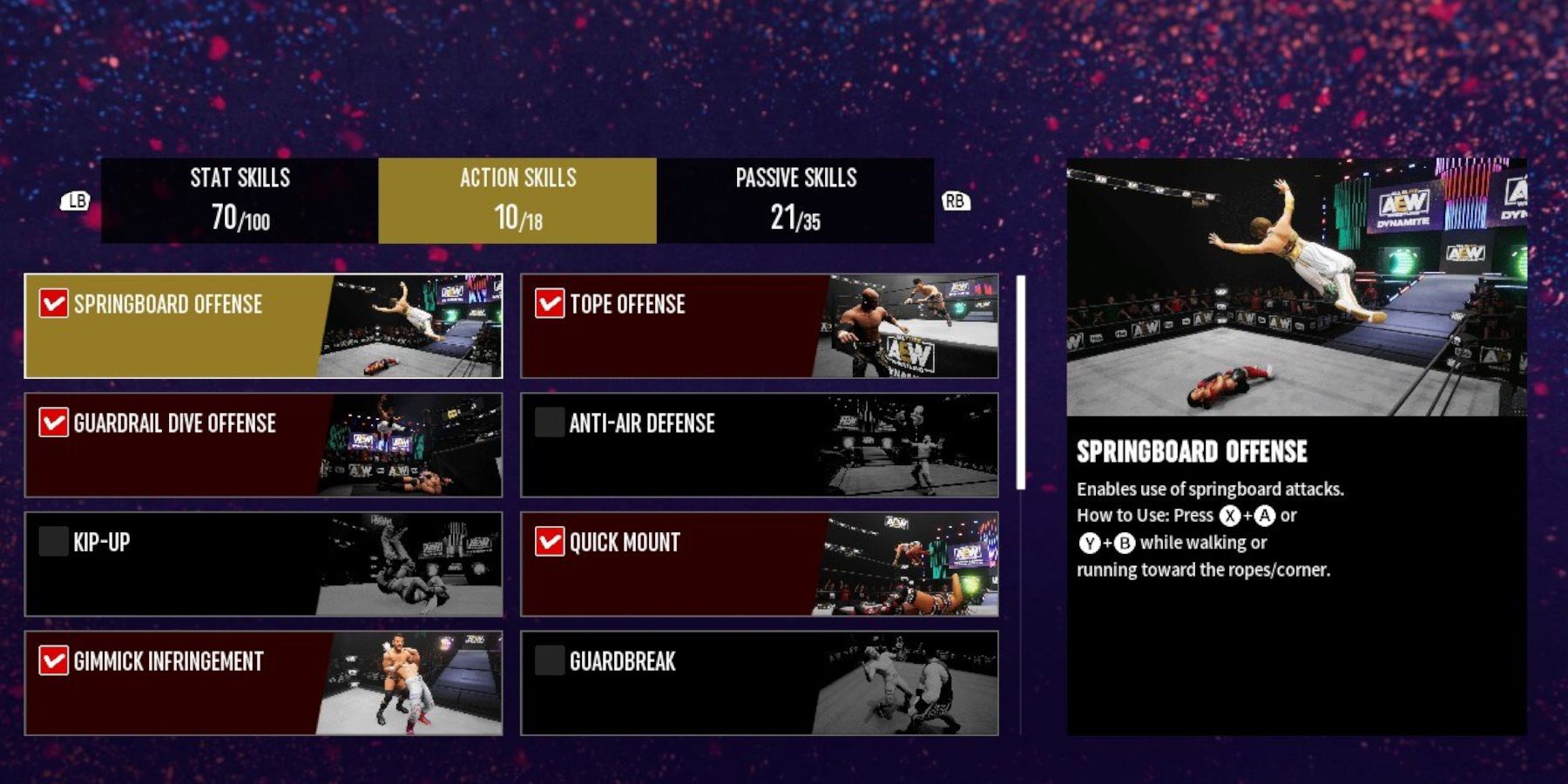Enable the Guardbreak checkbox
Image resolution: width=1568 pixels, height=784 pixels.
549,662
